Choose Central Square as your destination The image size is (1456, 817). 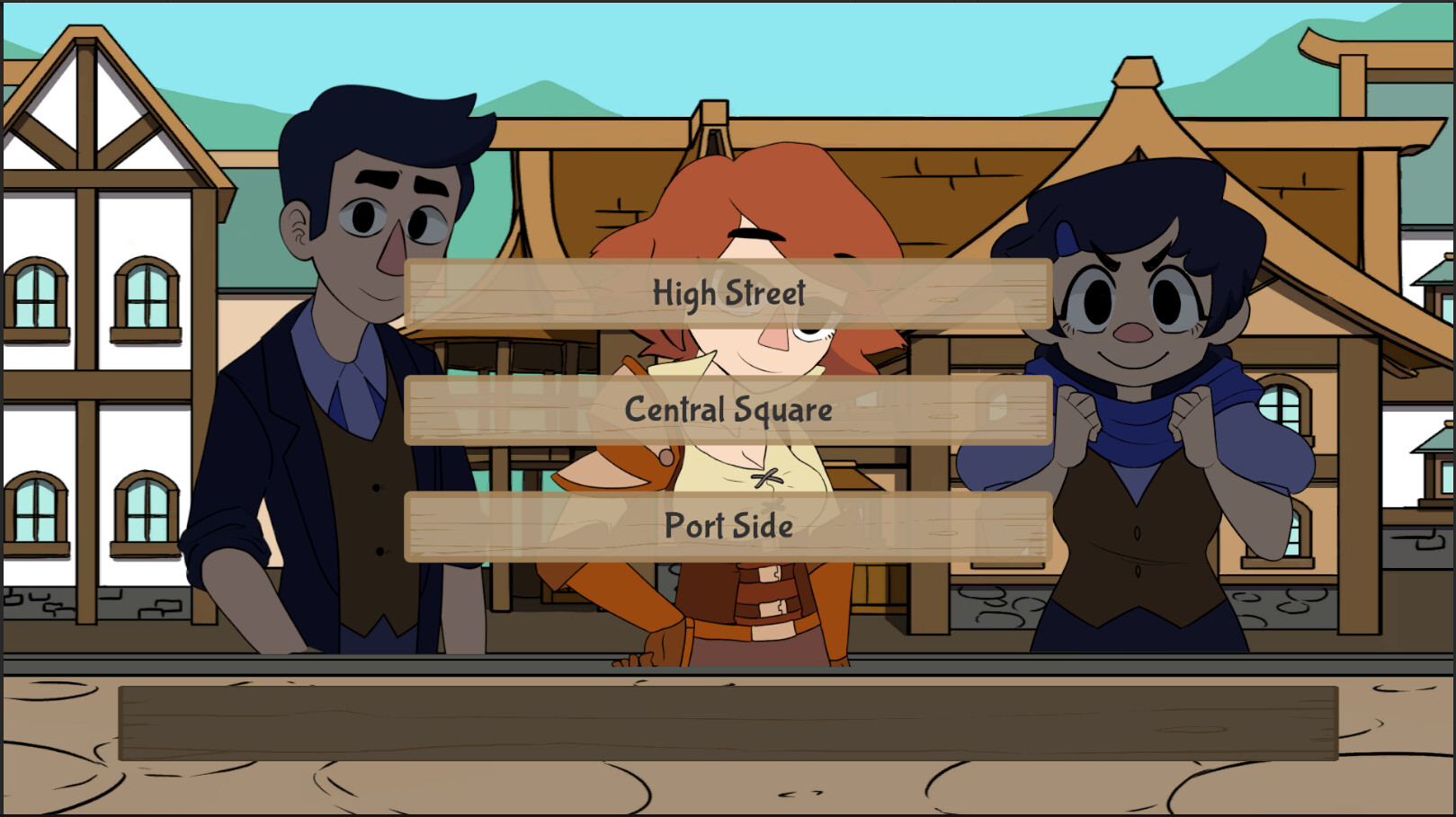tap(728, 410)
